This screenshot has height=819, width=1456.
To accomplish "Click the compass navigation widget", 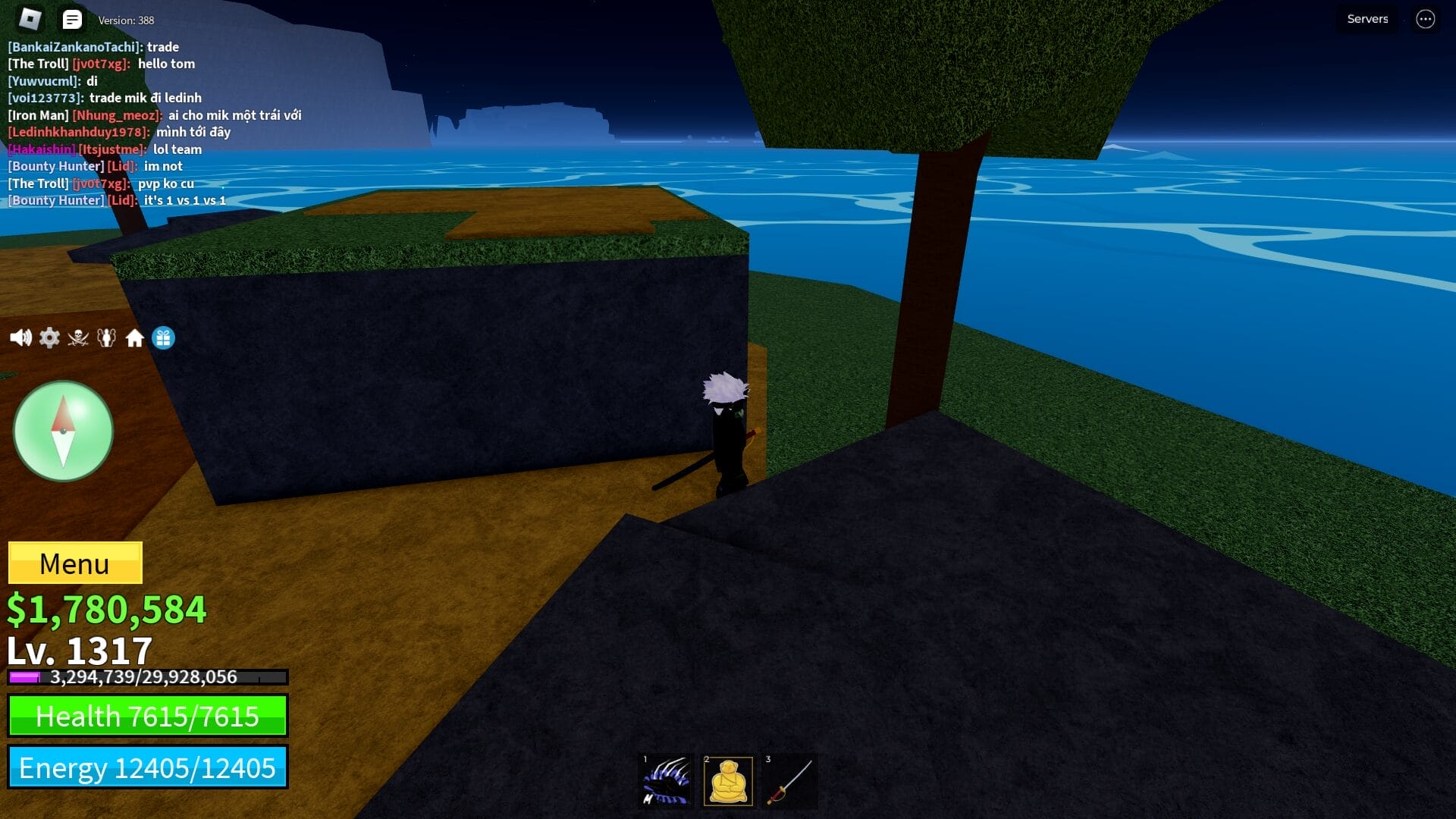I will click(63, 431).
